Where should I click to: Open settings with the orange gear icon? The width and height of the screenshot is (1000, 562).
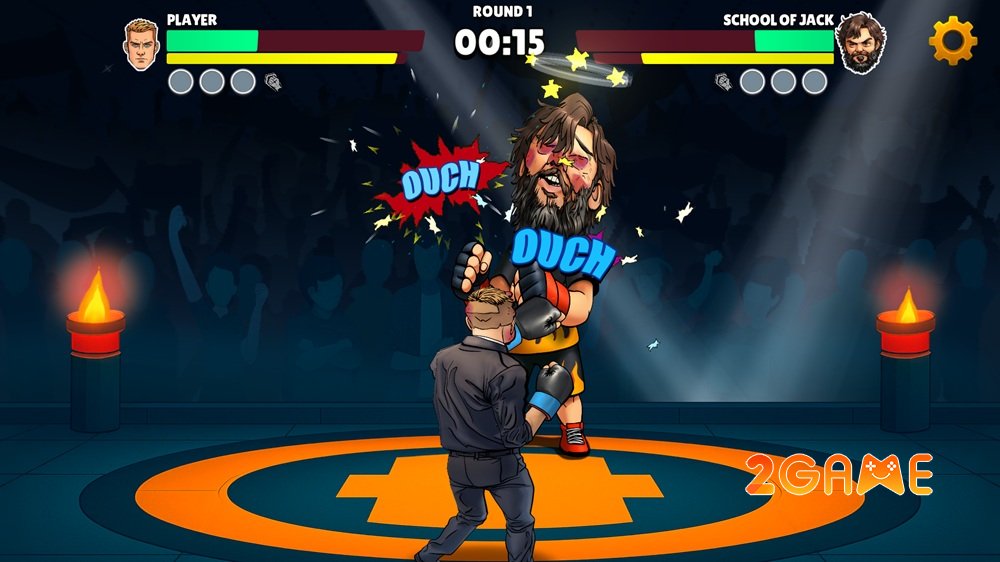[x=952, y=41]
